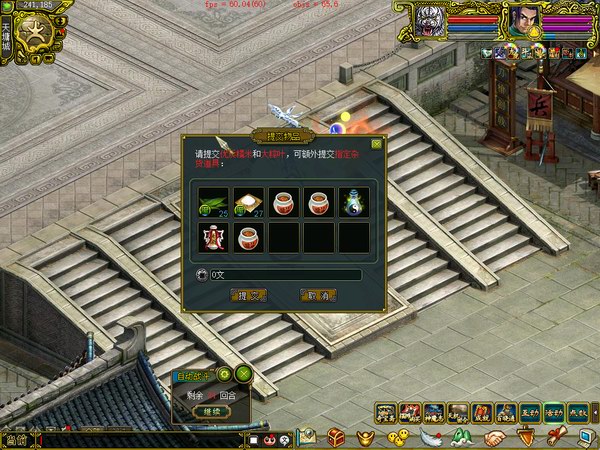600x450 pixels.
Task: Open the map scroll icon
Action: (x=305, y=437)
